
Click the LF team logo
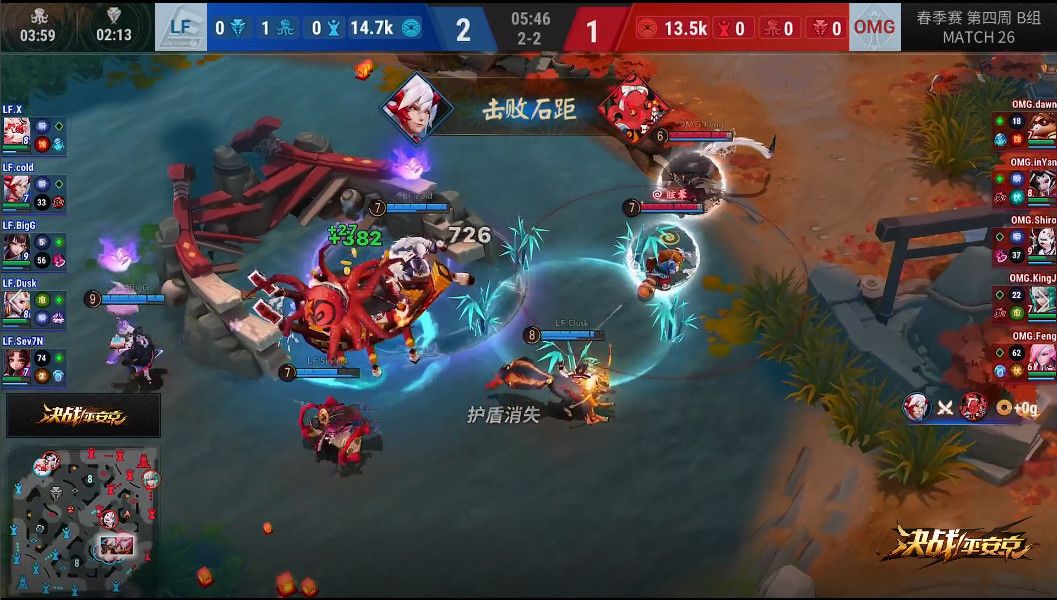pyautogui.click(x=180, y=28)
